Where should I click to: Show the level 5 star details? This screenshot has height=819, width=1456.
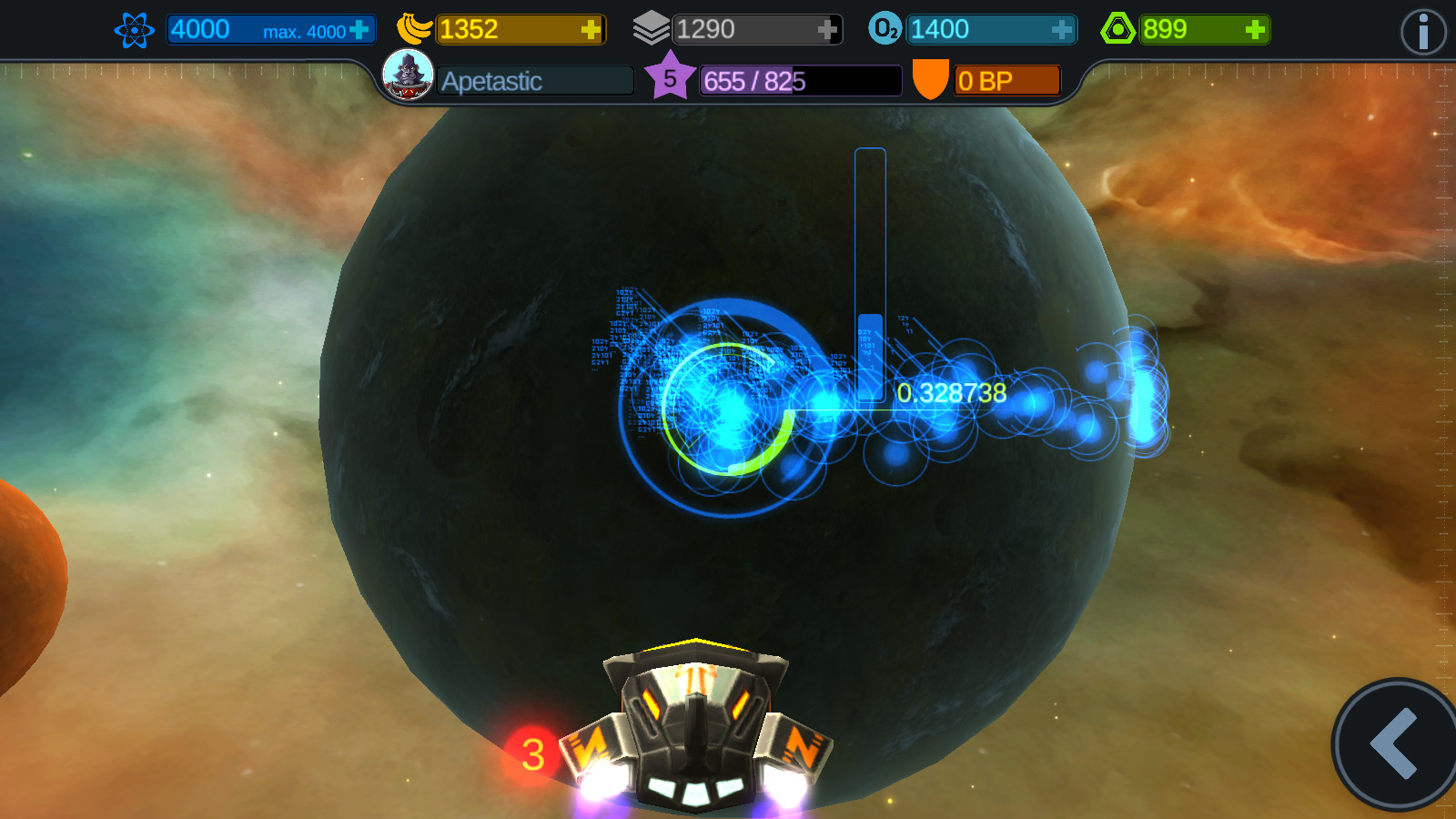[670, 78]
